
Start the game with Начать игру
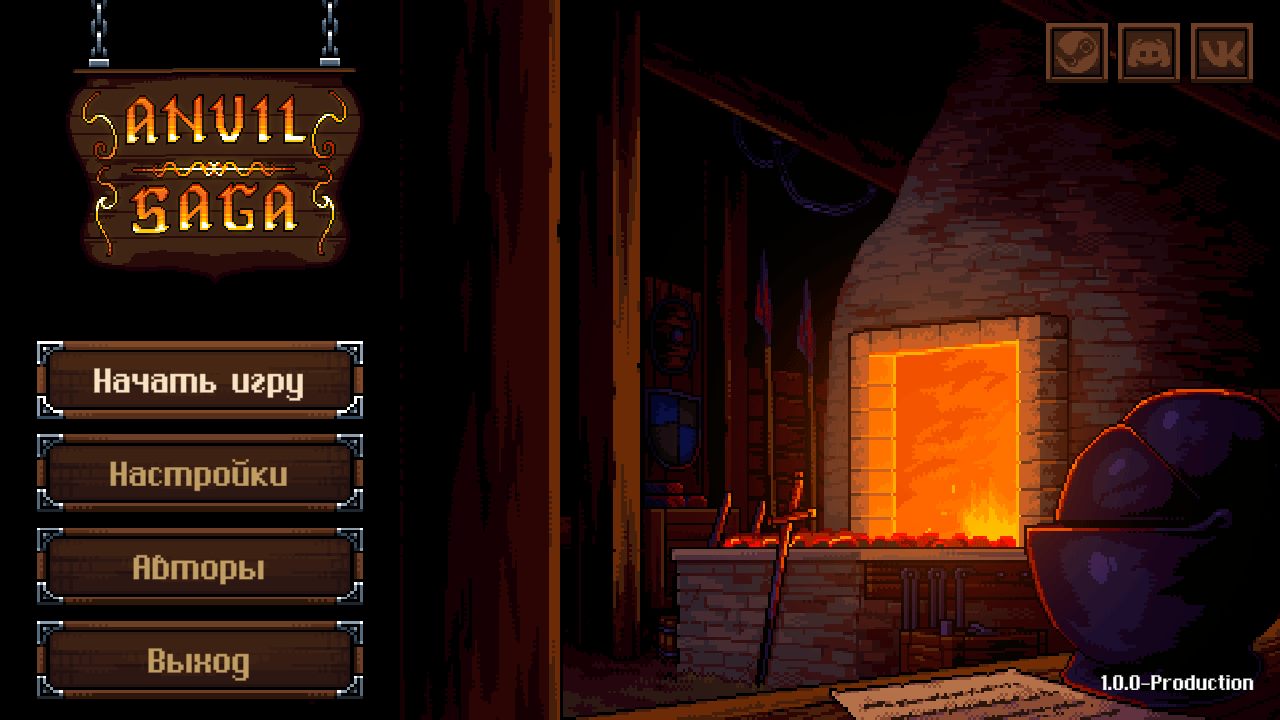199,381
